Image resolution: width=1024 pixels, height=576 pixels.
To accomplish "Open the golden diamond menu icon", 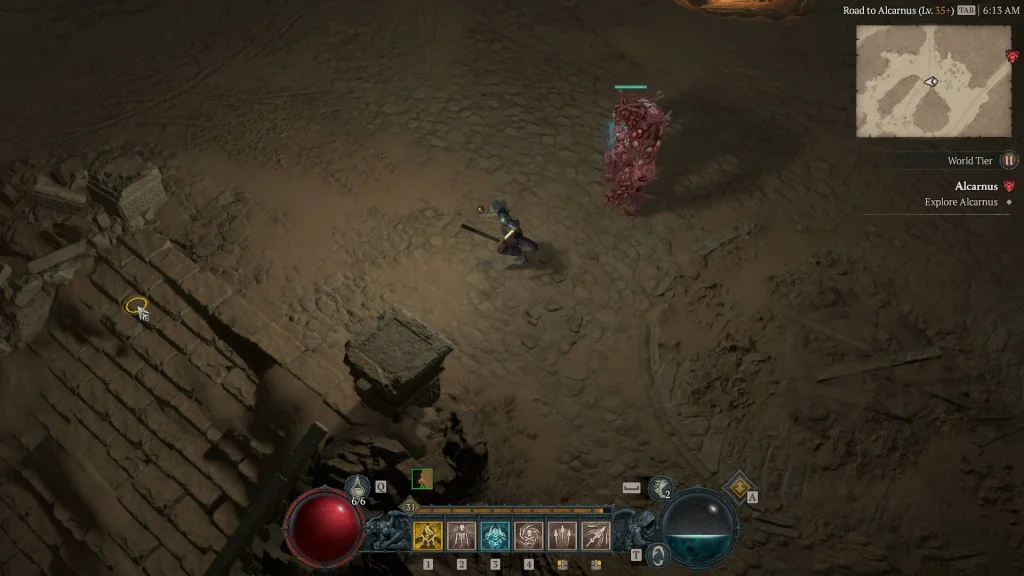I will 739,486.
